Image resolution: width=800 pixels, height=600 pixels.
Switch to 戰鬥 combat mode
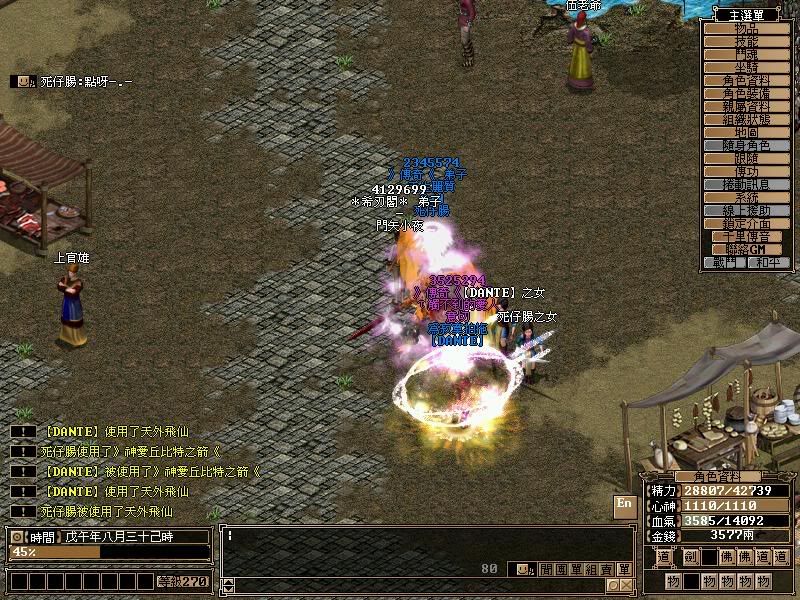tap(727, 262)
